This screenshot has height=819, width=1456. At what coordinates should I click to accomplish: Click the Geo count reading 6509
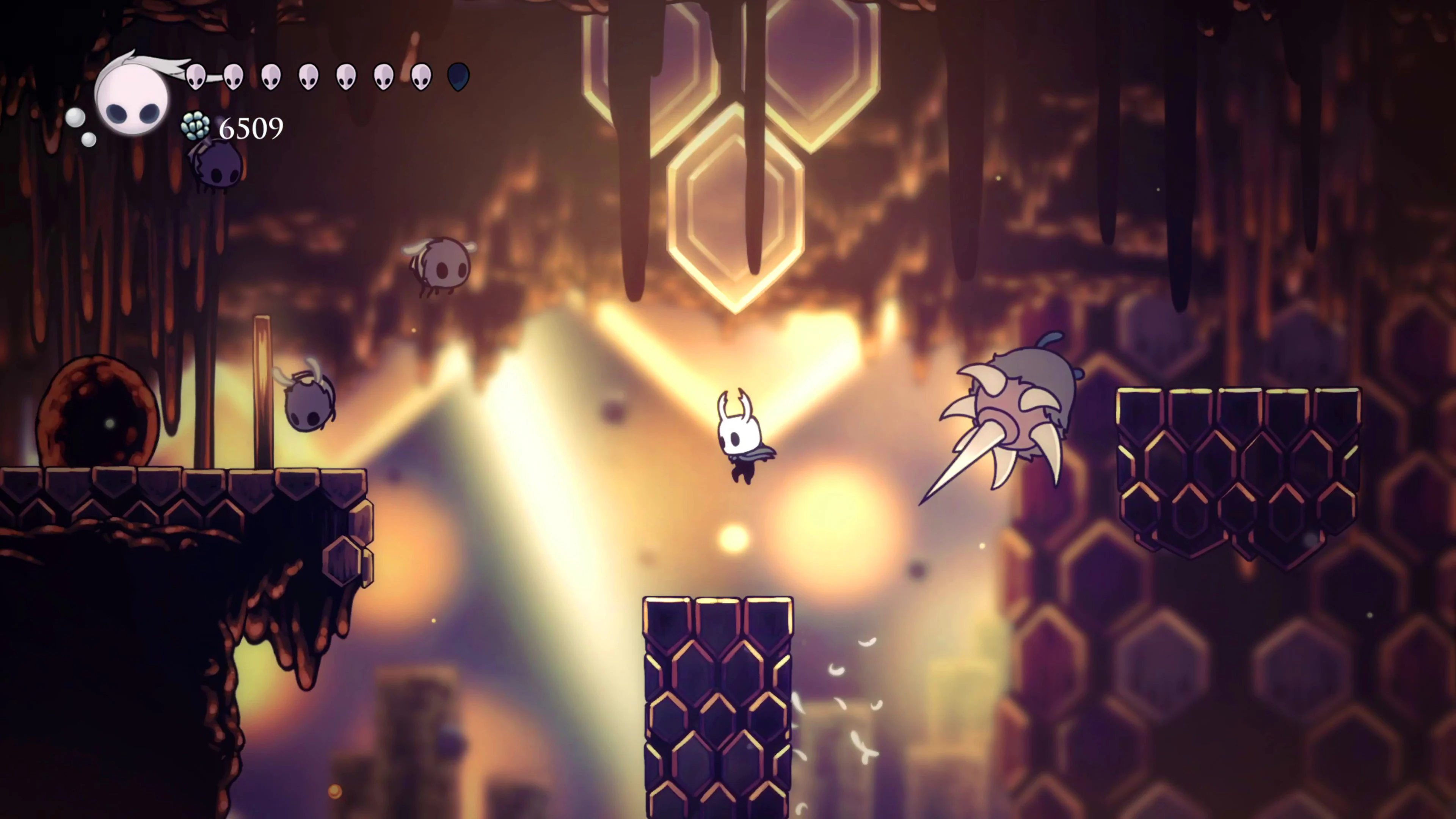(250, 128)
